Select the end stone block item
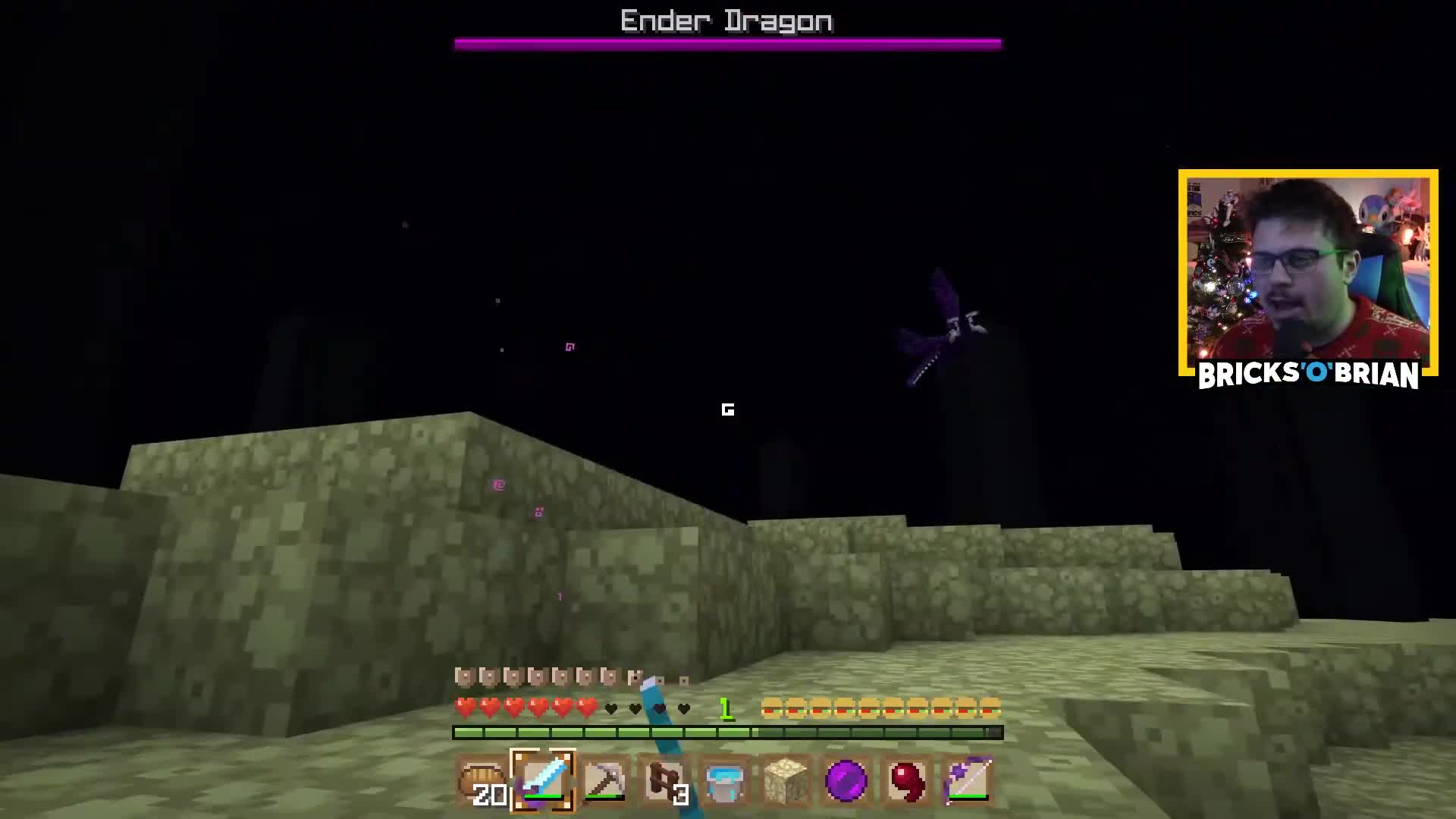 [x=787, y=781]
